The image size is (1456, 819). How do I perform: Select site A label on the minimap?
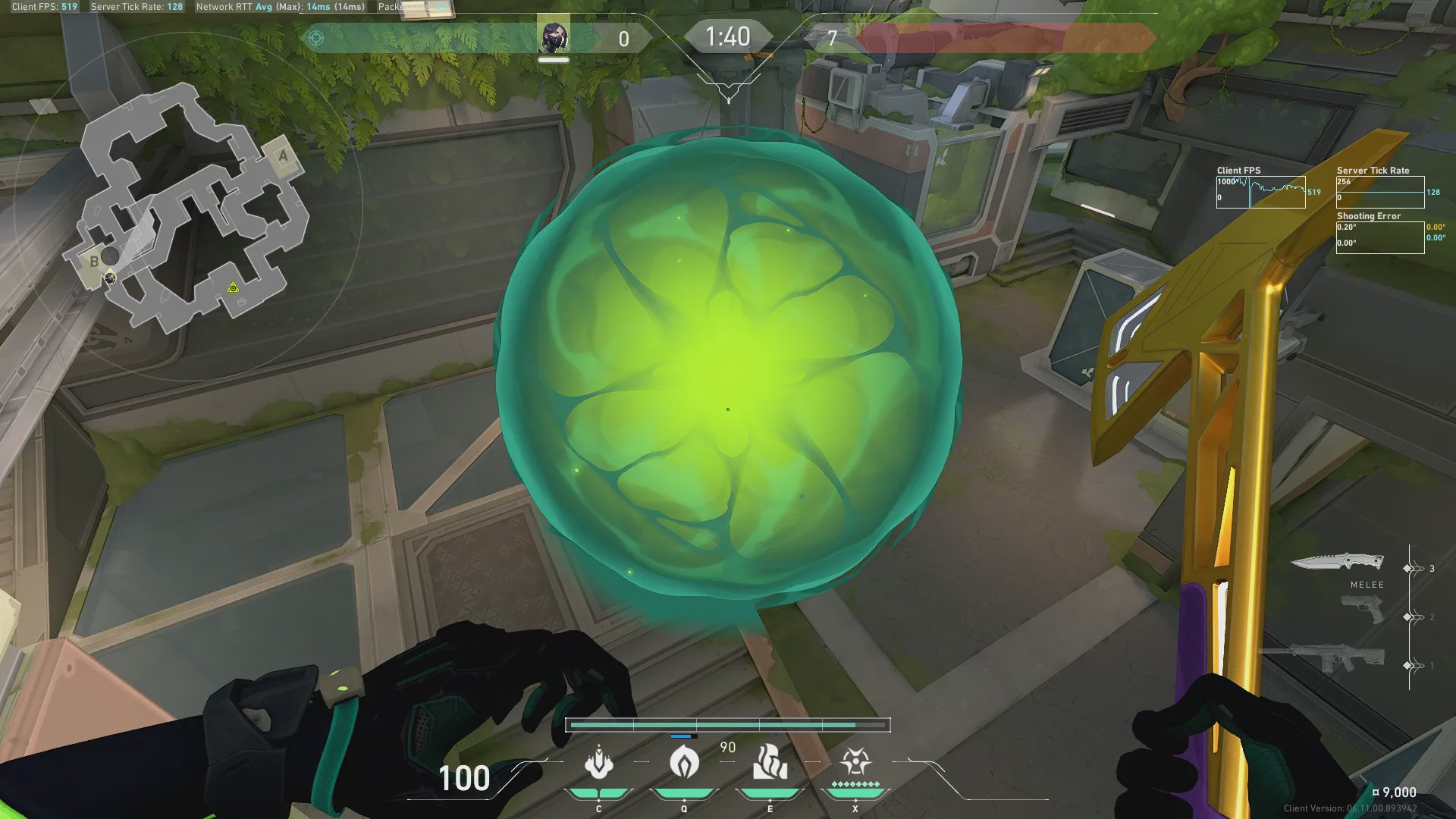point(284,156)
